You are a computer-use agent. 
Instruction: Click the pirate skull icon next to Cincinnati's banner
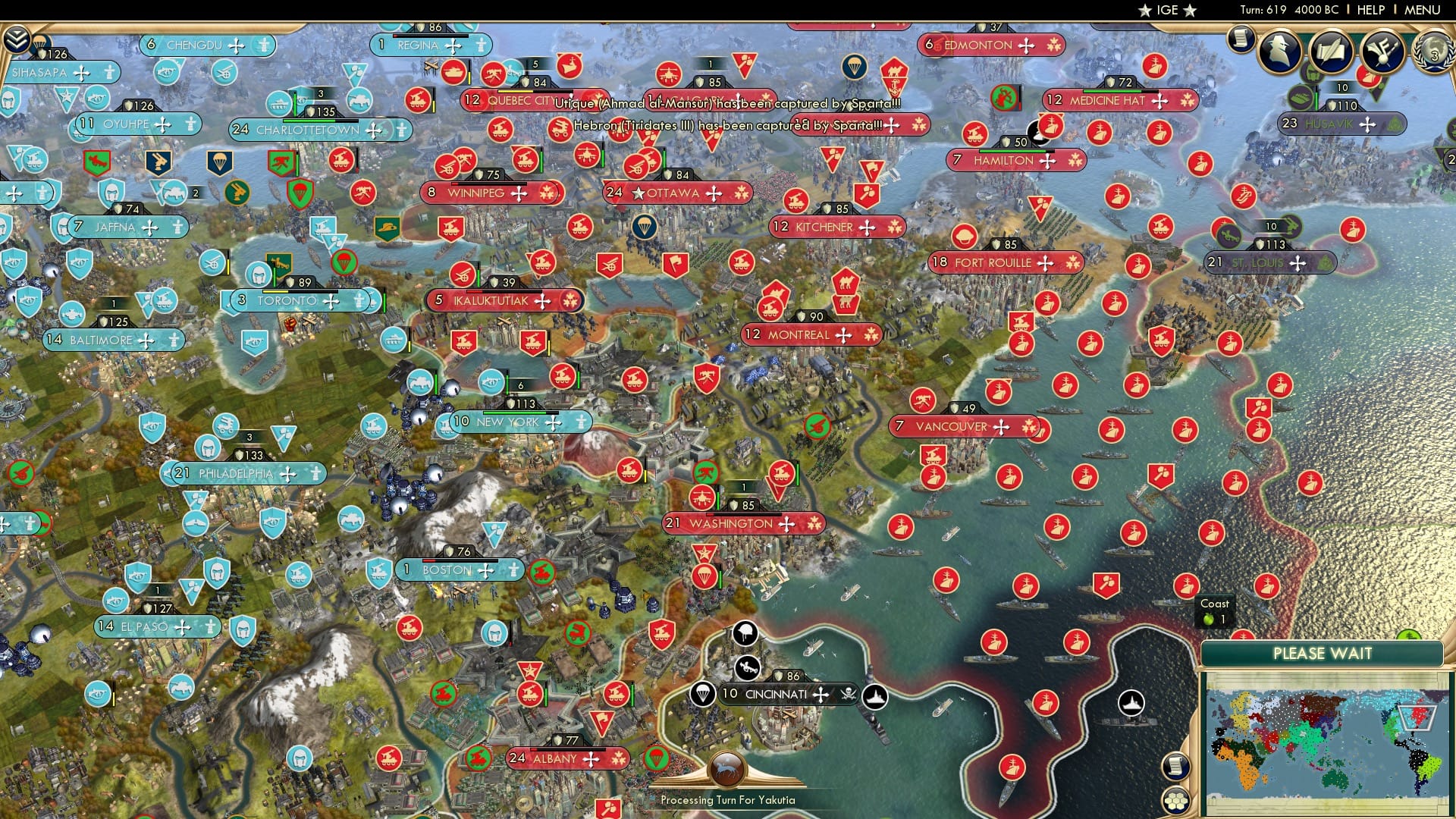(849, 694)
